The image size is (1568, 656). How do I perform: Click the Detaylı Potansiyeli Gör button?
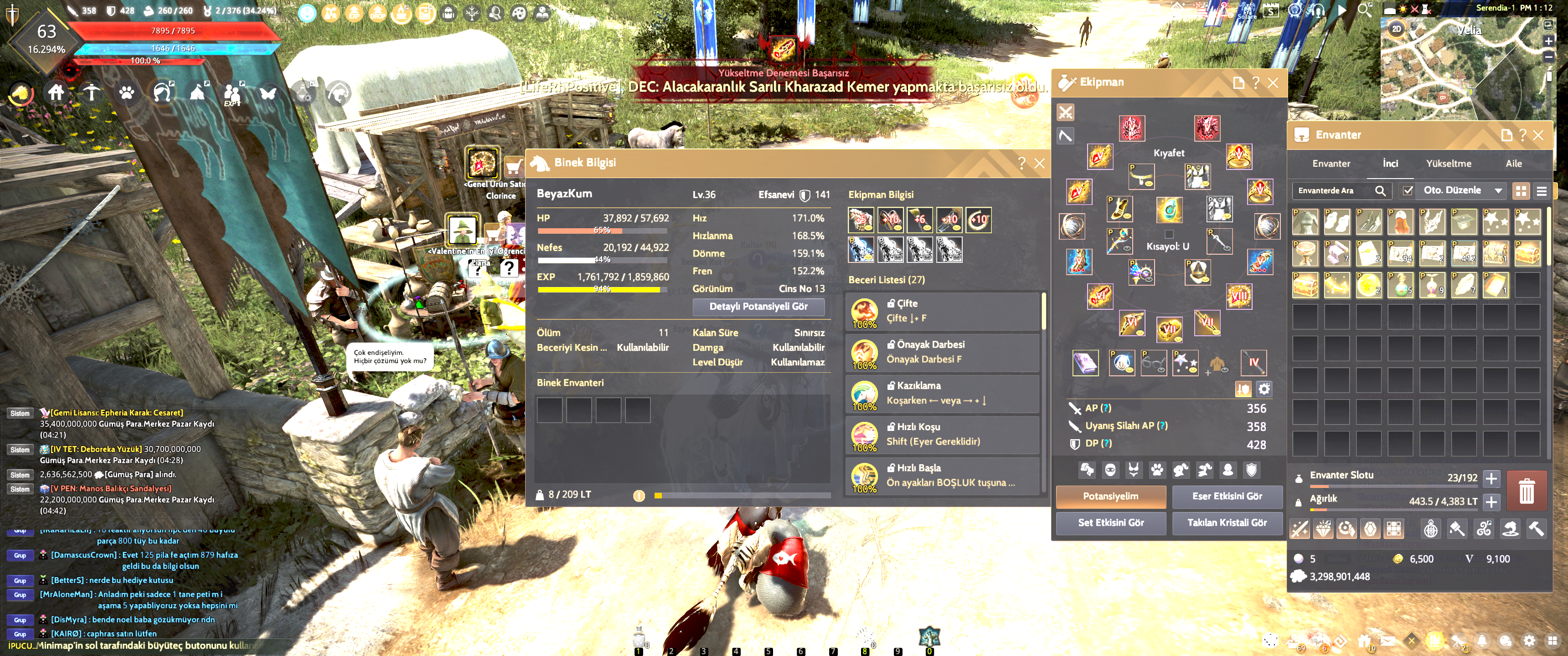(758, 307)
